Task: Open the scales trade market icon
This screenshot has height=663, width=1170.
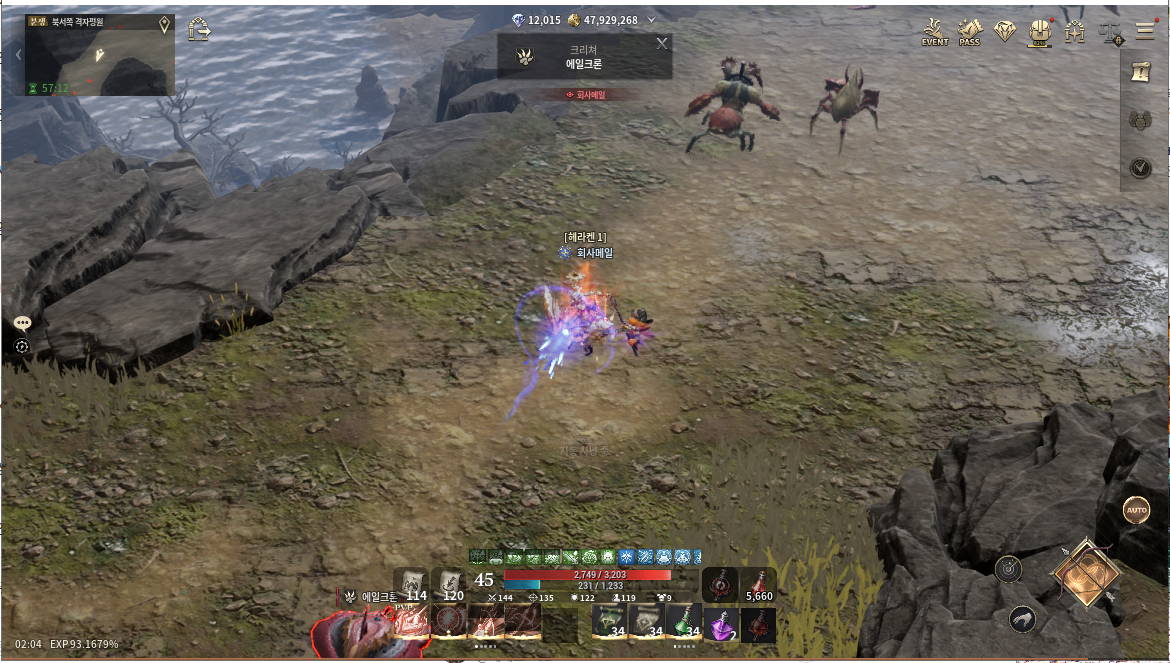Action: click(1110, 32)
